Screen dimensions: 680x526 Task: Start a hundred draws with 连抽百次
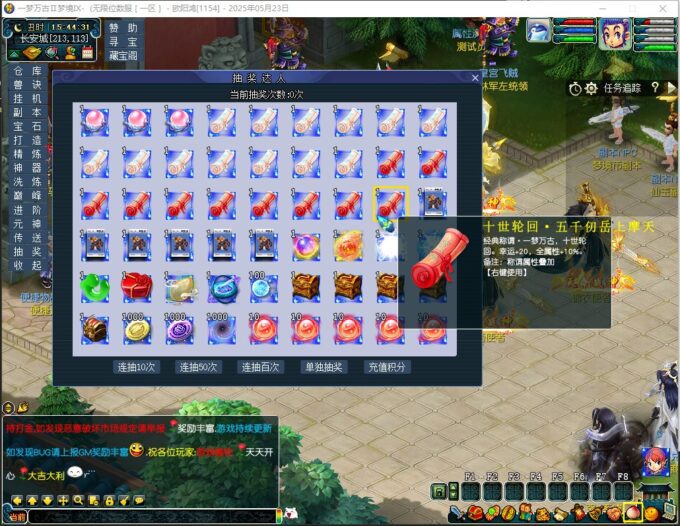[x=261, y=367]
